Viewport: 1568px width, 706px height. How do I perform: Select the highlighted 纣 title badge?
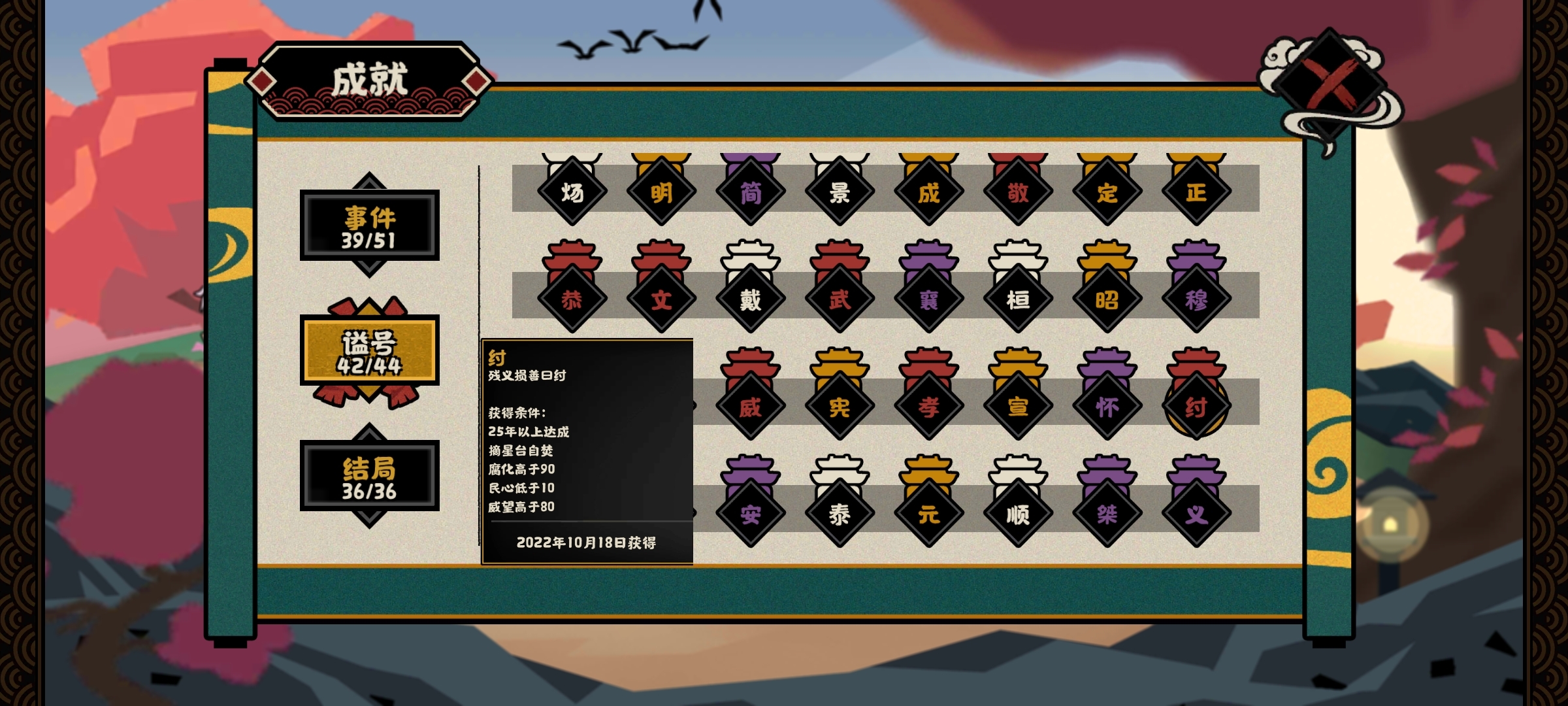tap(1196, 407)
